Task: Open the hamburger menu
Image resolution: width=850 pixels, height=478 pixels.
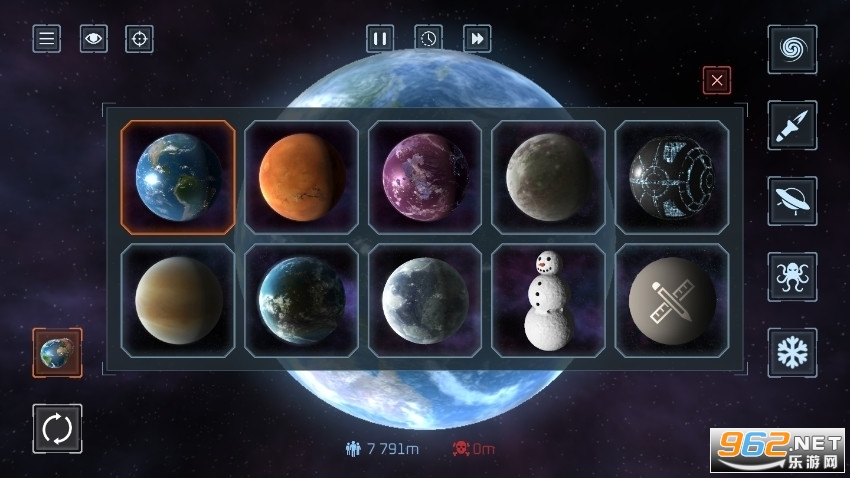Action: (46, 39)
